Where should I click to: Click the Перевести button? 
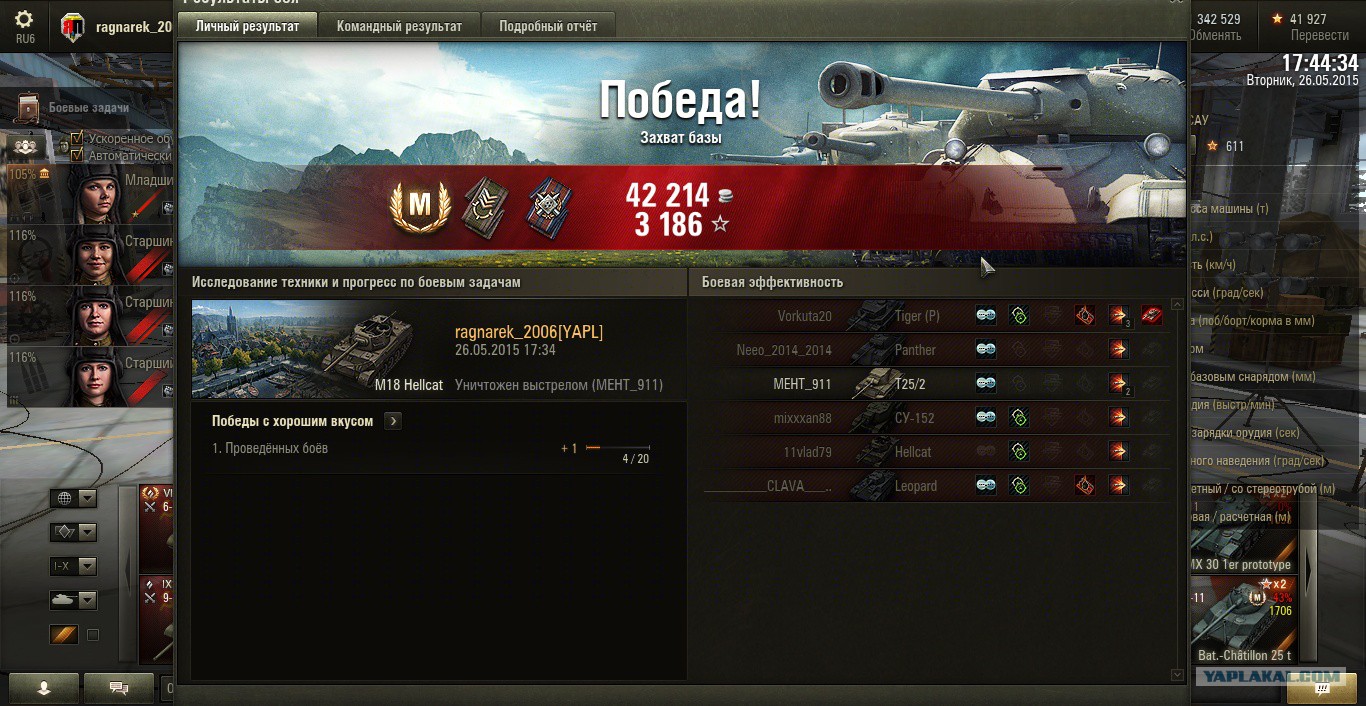pos(1319,35)
